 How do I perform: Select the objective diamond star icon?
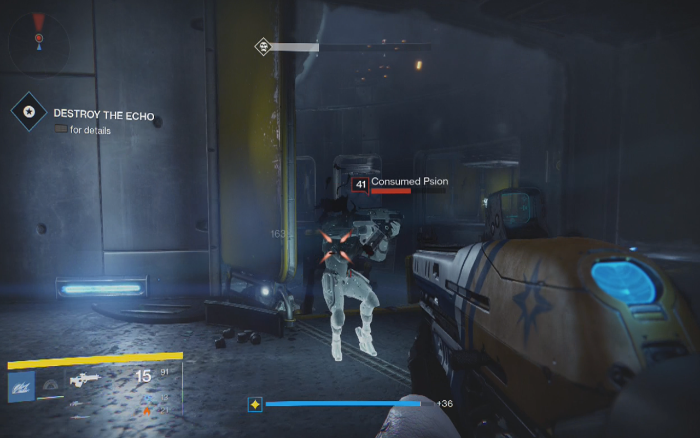(29, 111)
